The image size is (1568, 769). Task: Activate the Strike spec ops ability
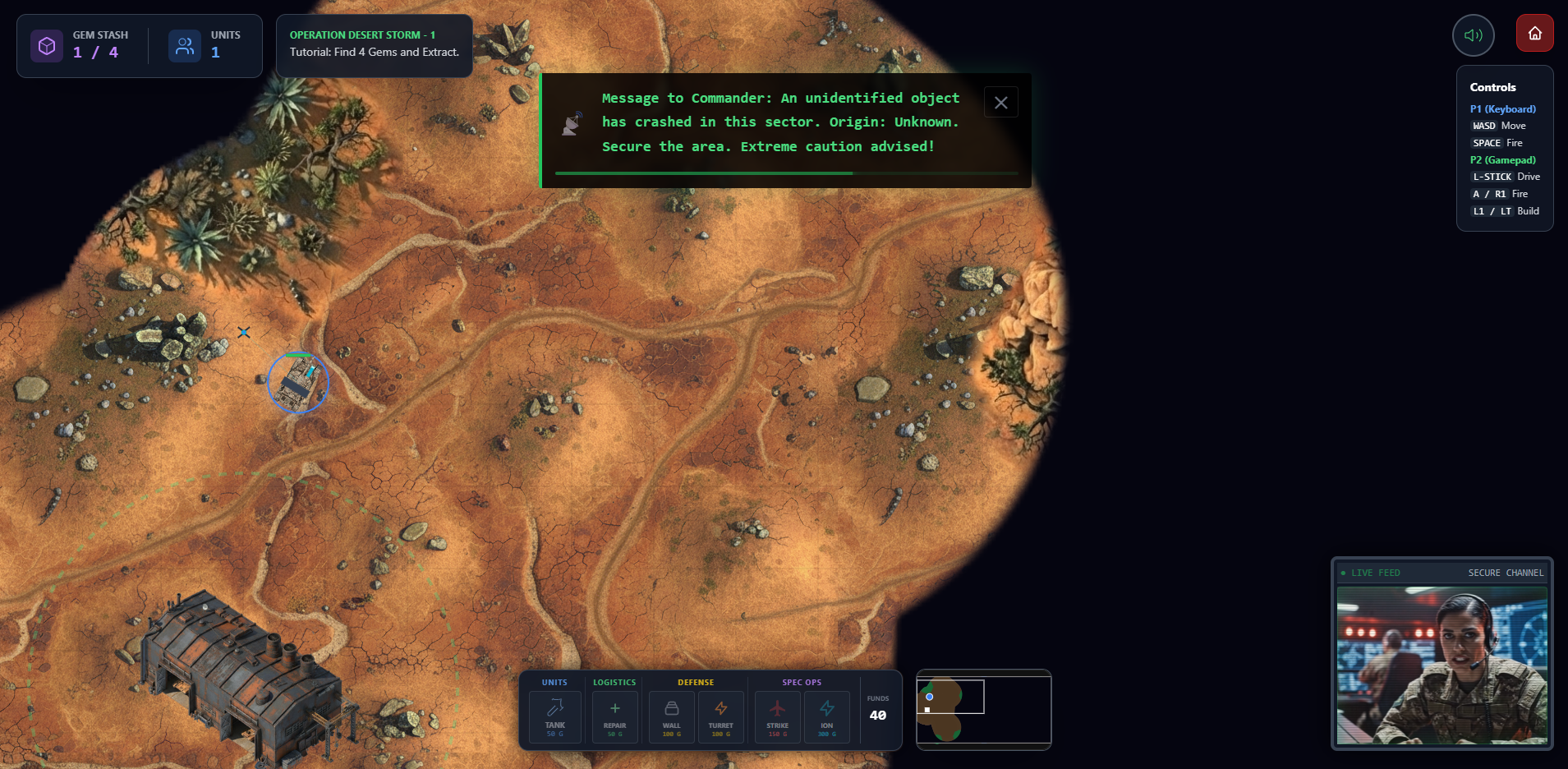pos(777,716)
